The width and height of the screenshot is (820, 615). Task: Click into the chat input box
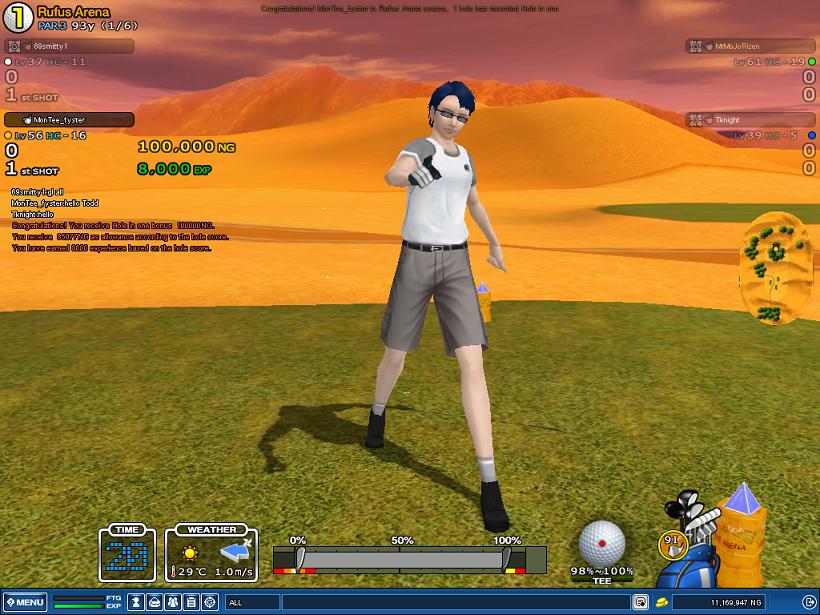pyautogui.click(x=430, y=602)
